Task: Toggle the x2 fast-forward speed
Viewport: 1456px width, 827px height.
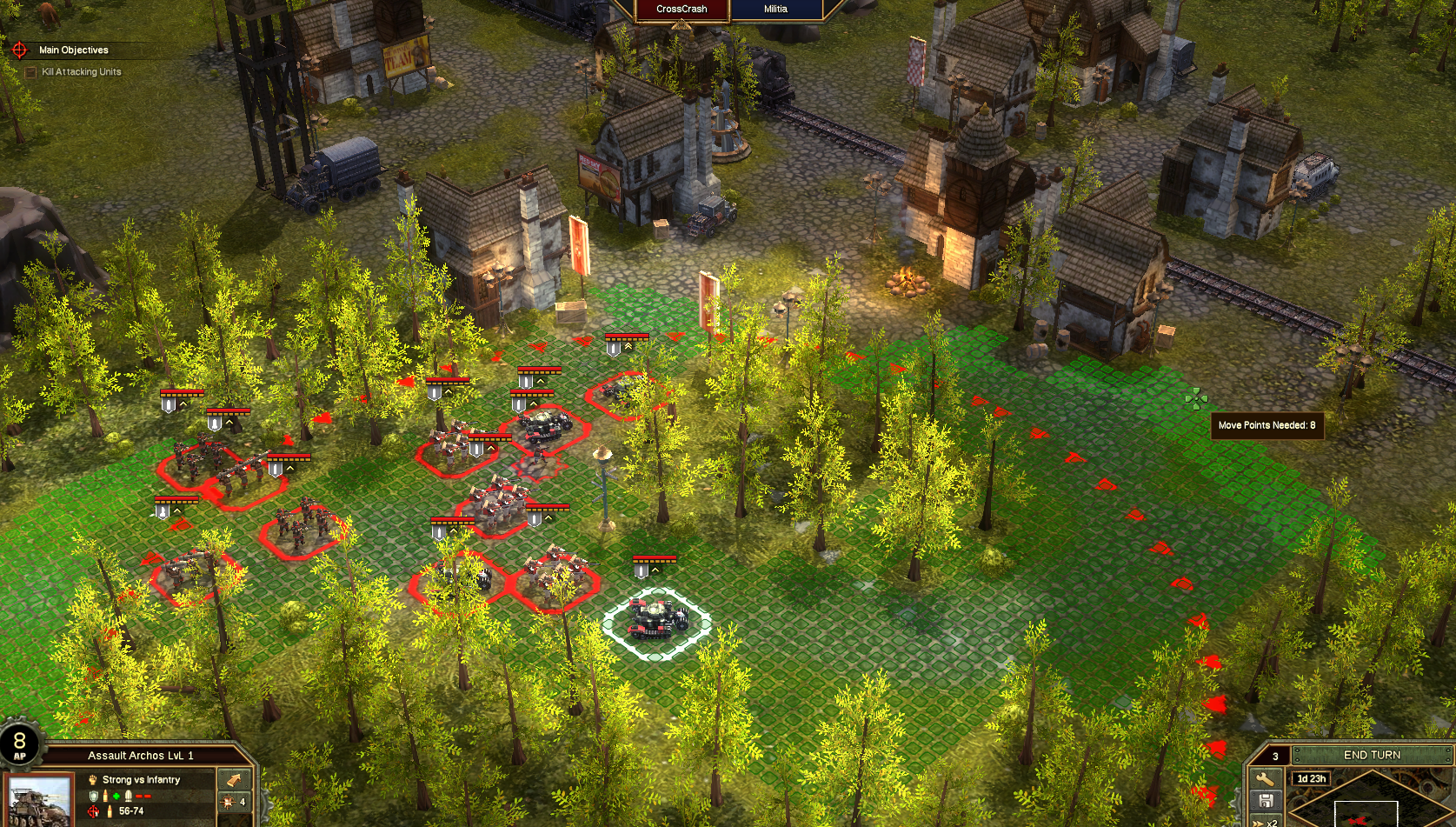Action: 1267,822
